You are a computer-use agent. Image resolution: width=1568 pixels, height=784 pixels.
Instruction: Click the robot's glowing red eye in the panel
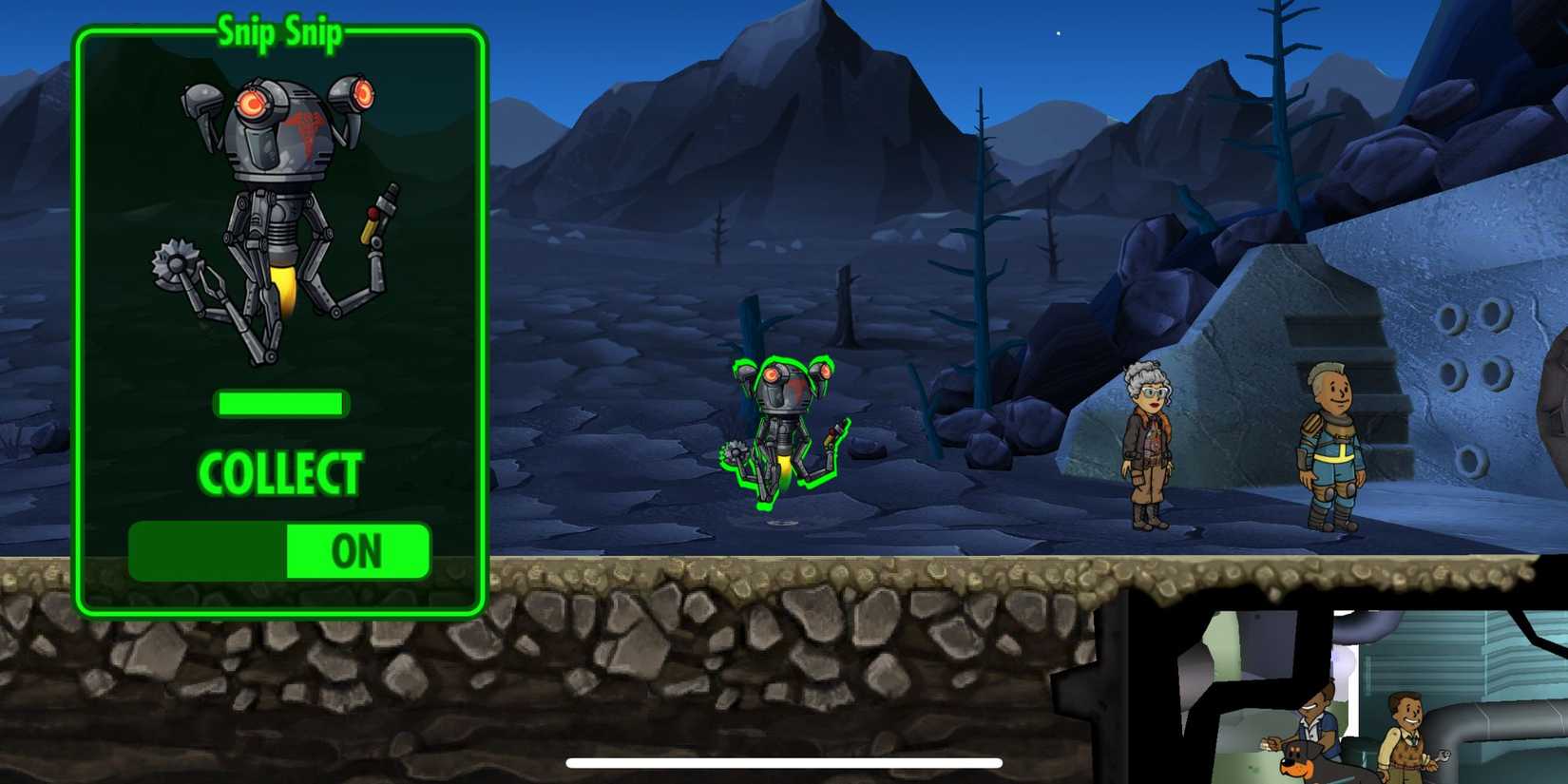[x=253, y=105]
